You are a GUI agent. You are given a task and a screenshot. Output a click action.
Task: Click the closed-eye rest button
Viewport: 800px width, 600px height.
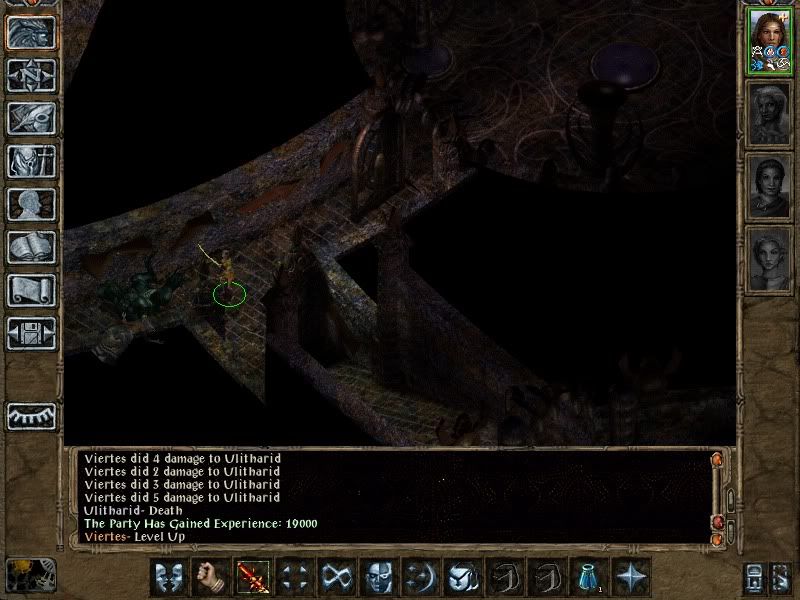coord(31,416)
